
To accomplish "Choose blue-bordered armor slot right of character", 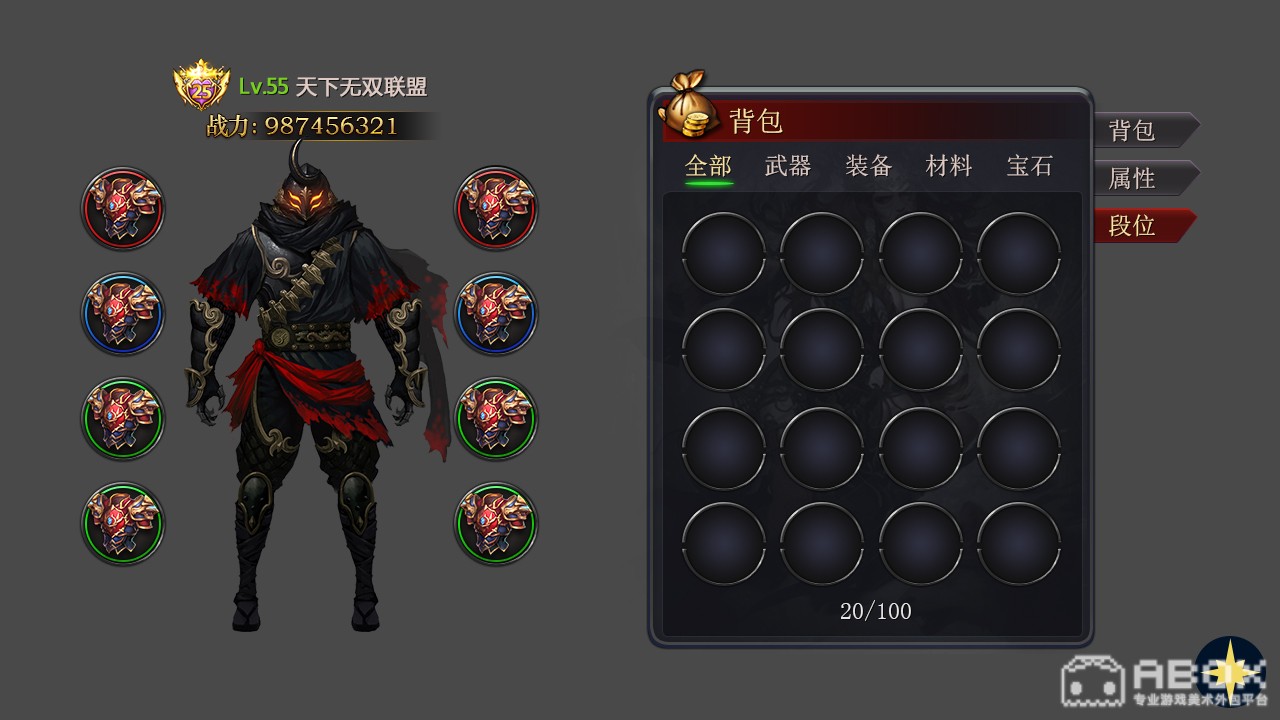I will (496, 313).
